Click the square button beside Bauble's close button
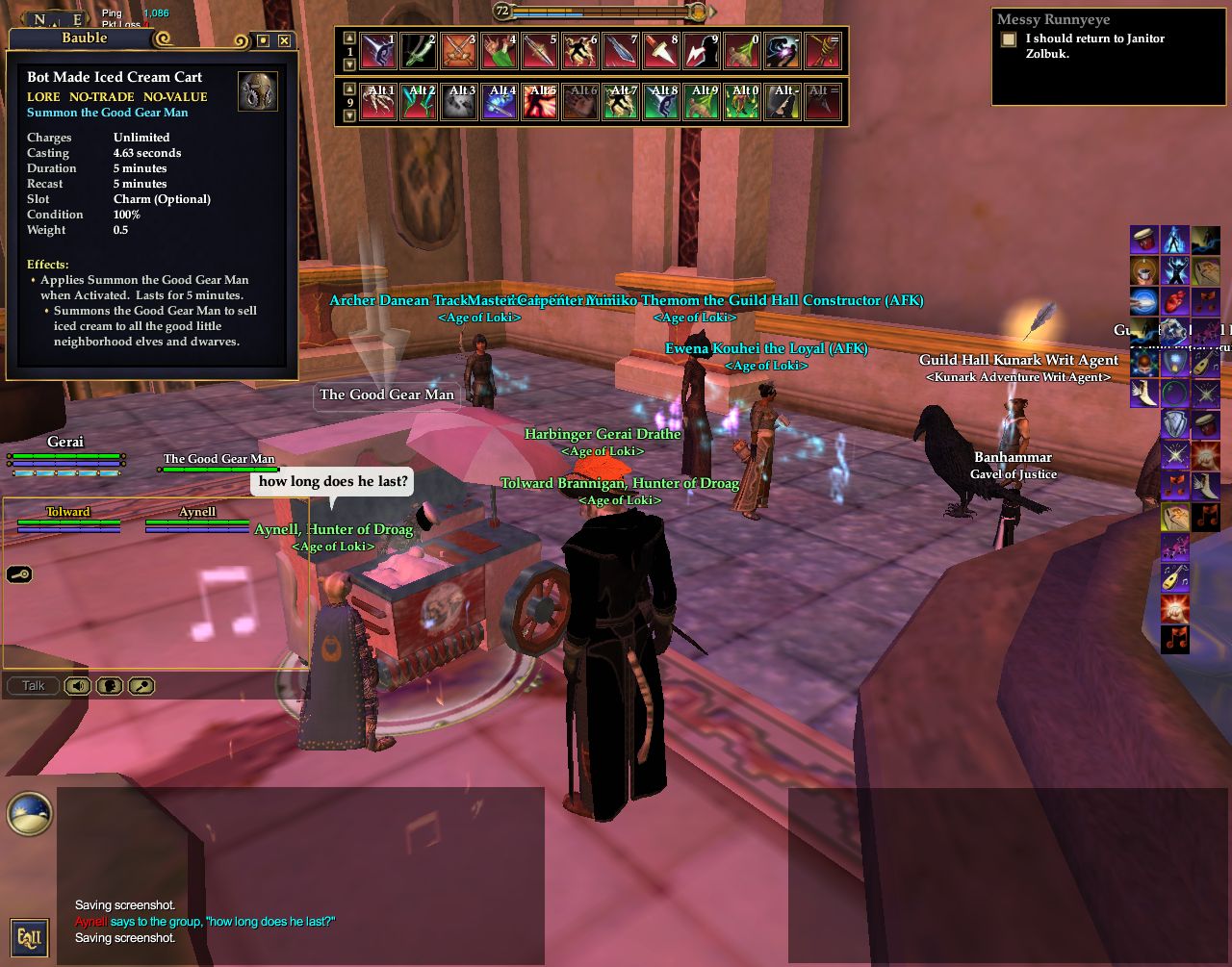The image size is (1232, 967). [x=263, y=40]
